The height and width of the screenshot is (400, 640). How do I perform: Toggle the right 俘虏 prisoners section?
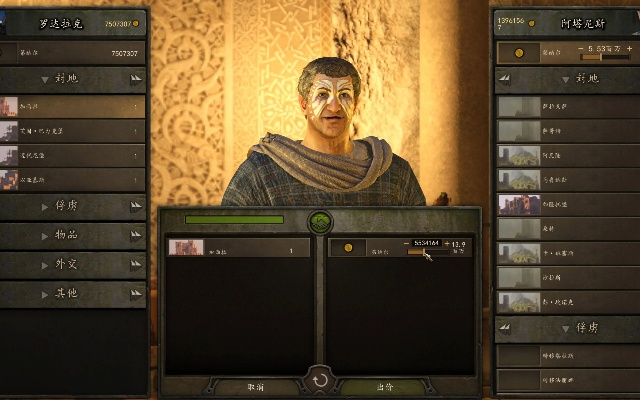[x=567, y=327]
